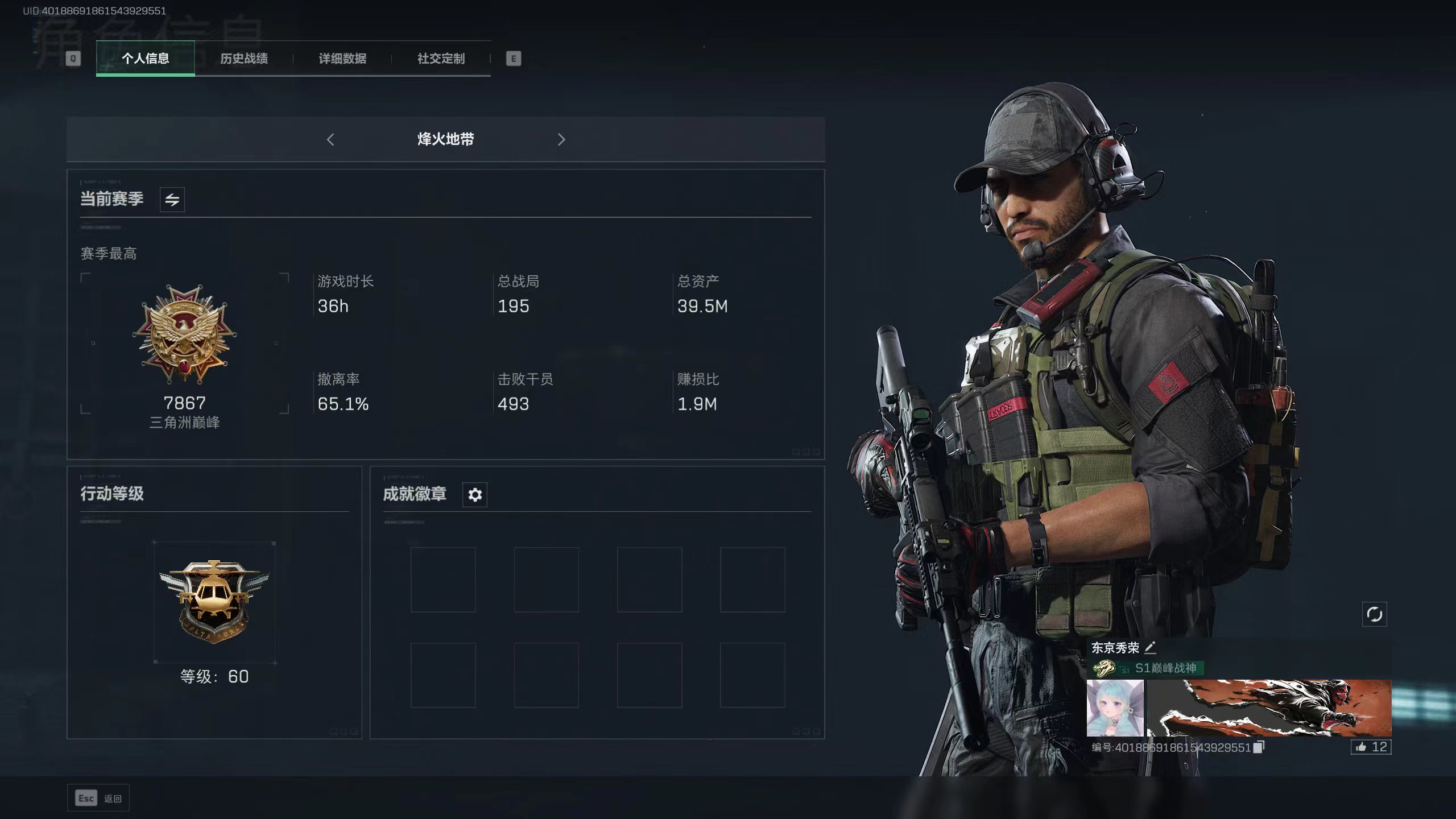Select the 详细数据 tab
This screenshot has height=819, width=1456.
pos(342,59)
